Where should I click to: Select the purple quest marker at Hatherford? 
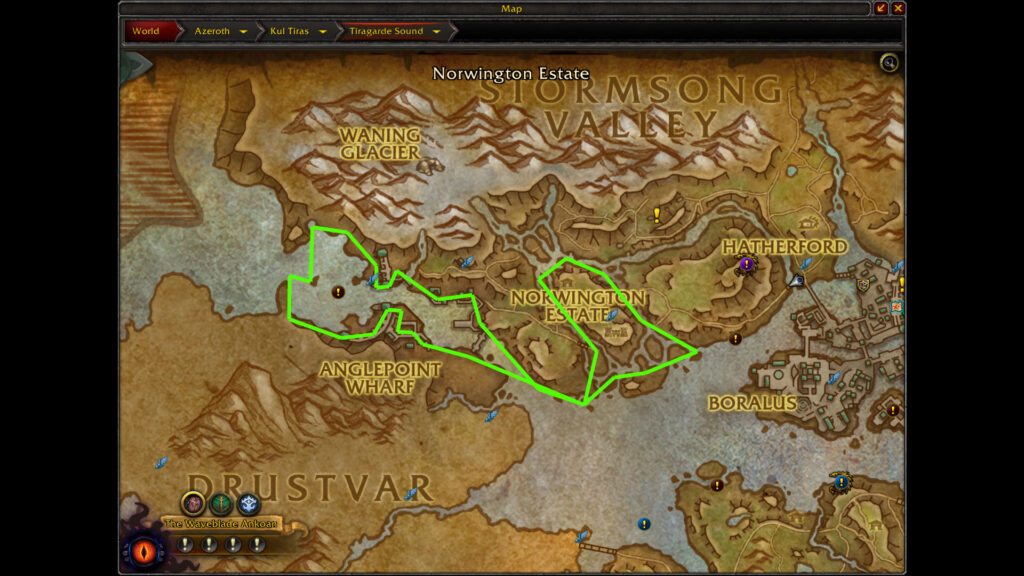click(746, 264)
